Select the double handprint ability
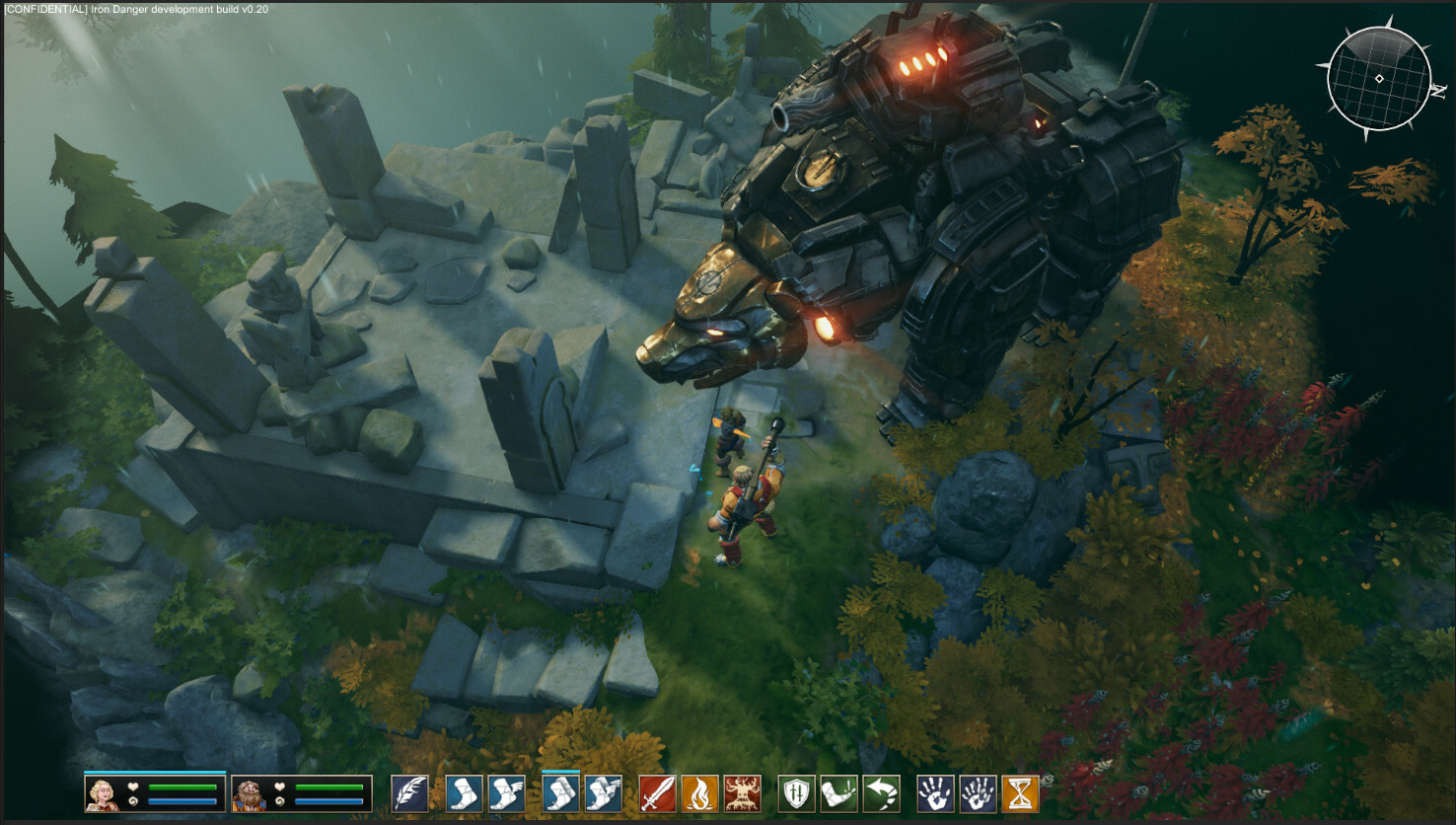This screenshot has width=1456, height=825. [x=978, y=793]
